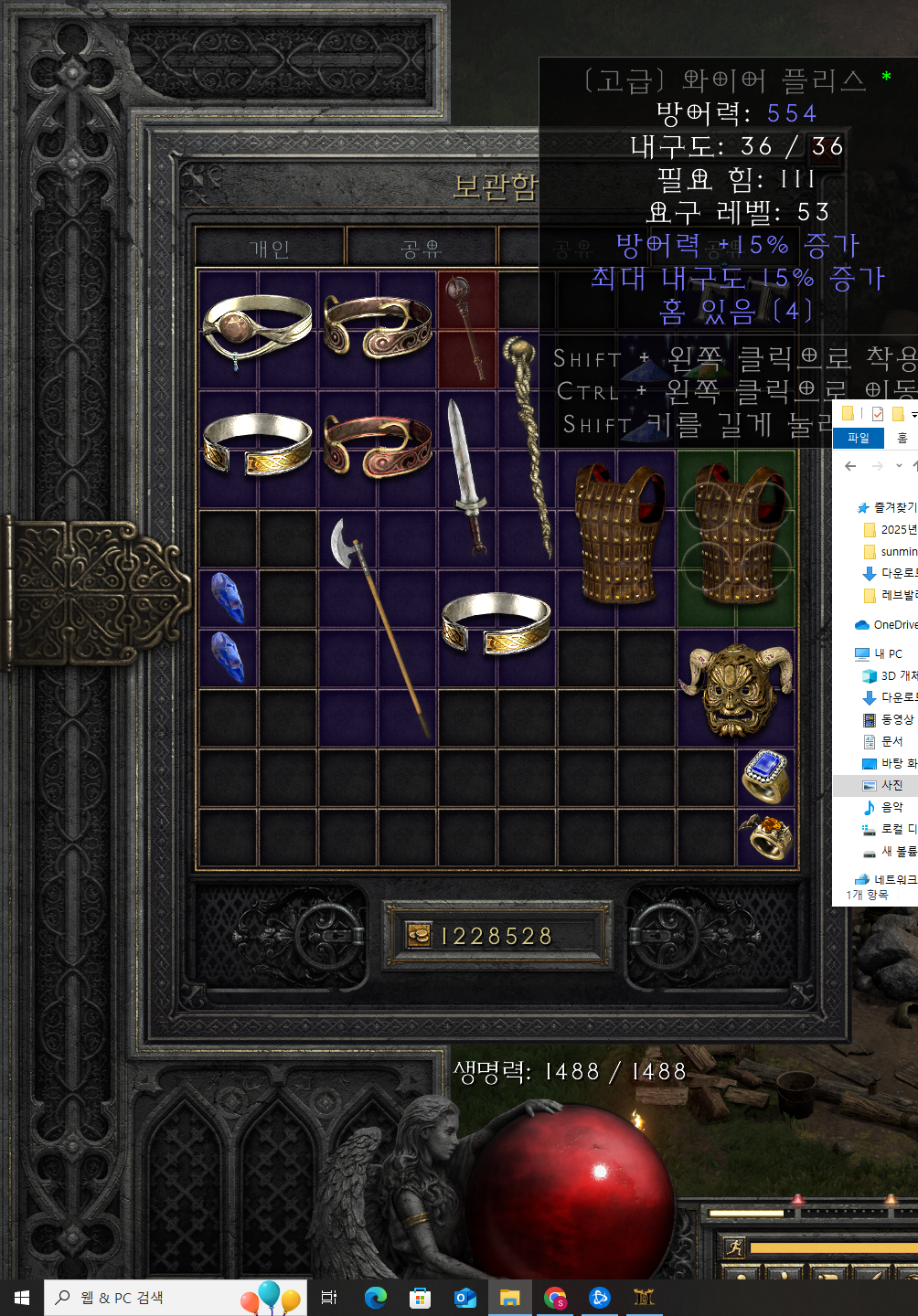
Task: Click the green-highlighted Wire Fleece armor
Action: 736,537
